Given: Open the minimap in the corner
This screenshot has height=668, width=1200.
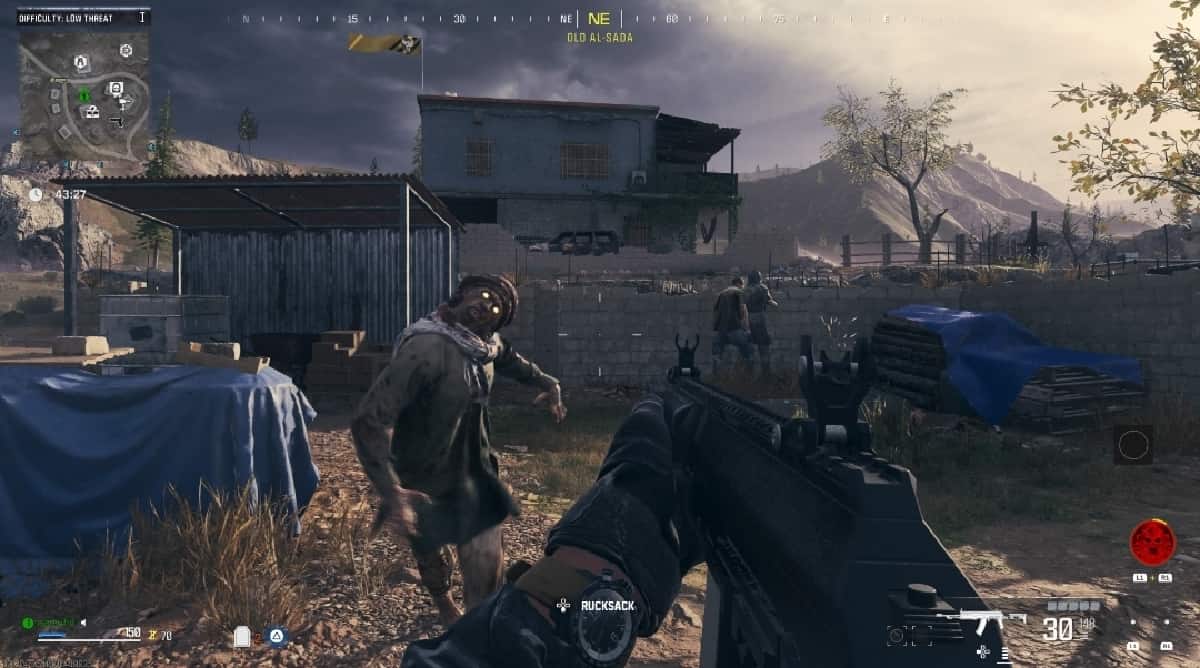Looking at the screenshot, I should pyautogui.click(x=84, y=94).
